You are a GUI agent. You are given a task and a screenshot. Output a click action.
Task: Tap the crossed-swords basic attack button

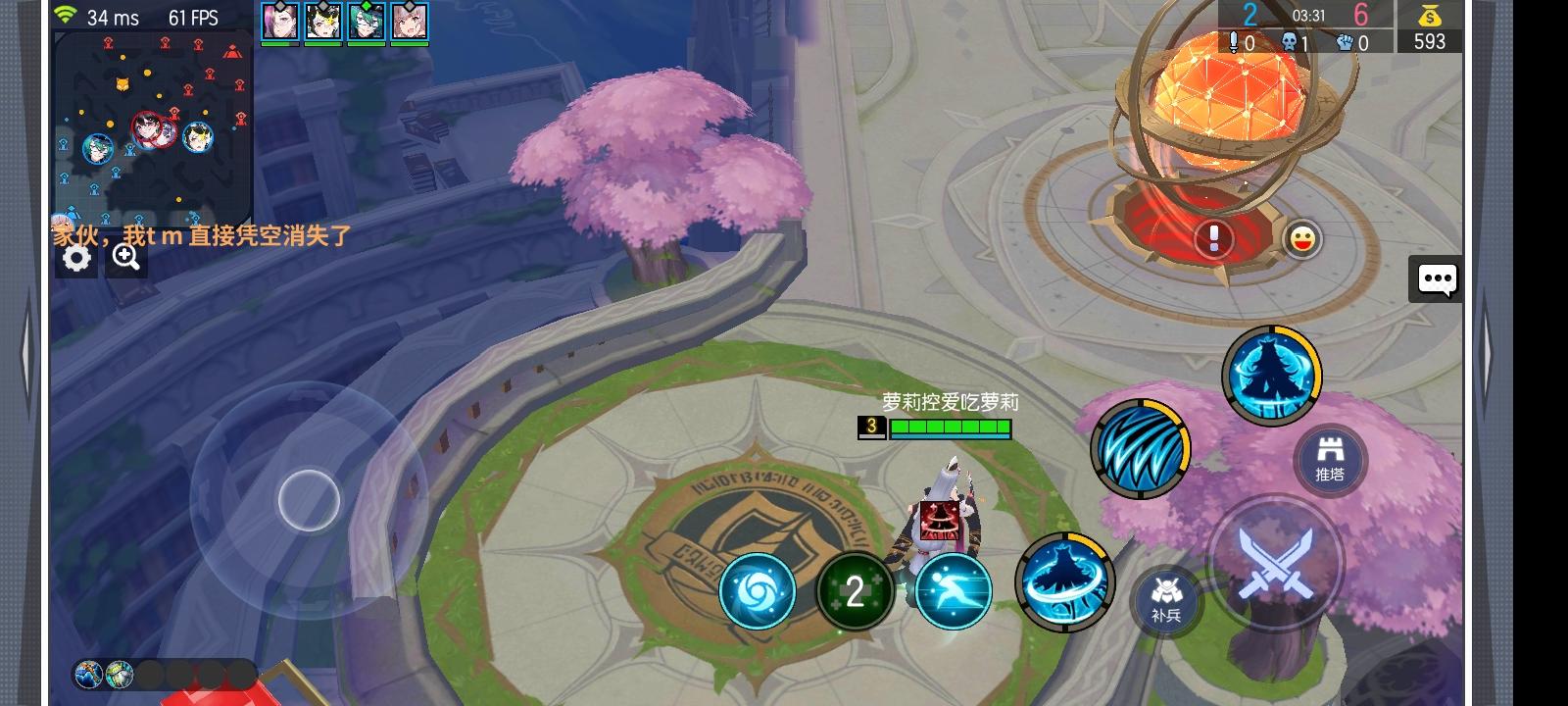[x=1275, y=566]
